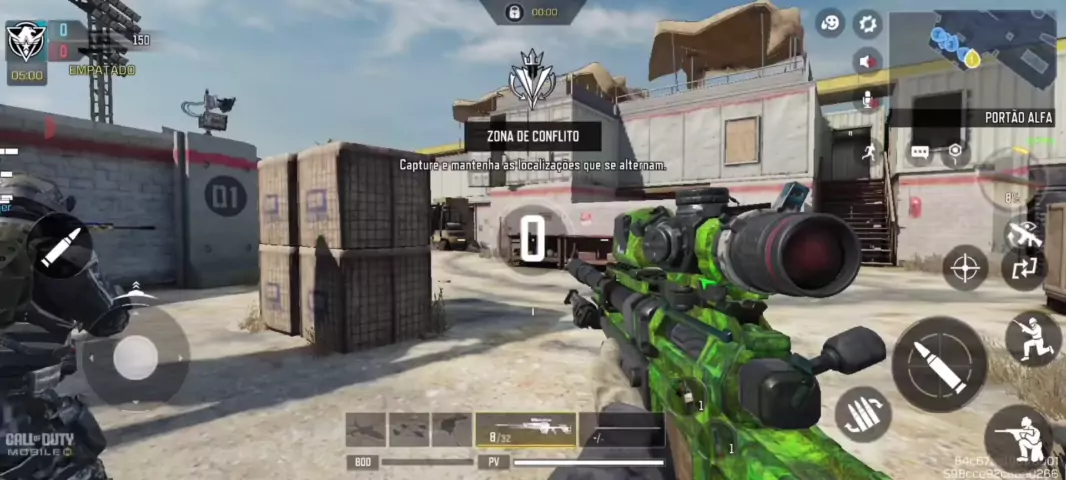Tap the movement joystick

click(x=135, y=357)
